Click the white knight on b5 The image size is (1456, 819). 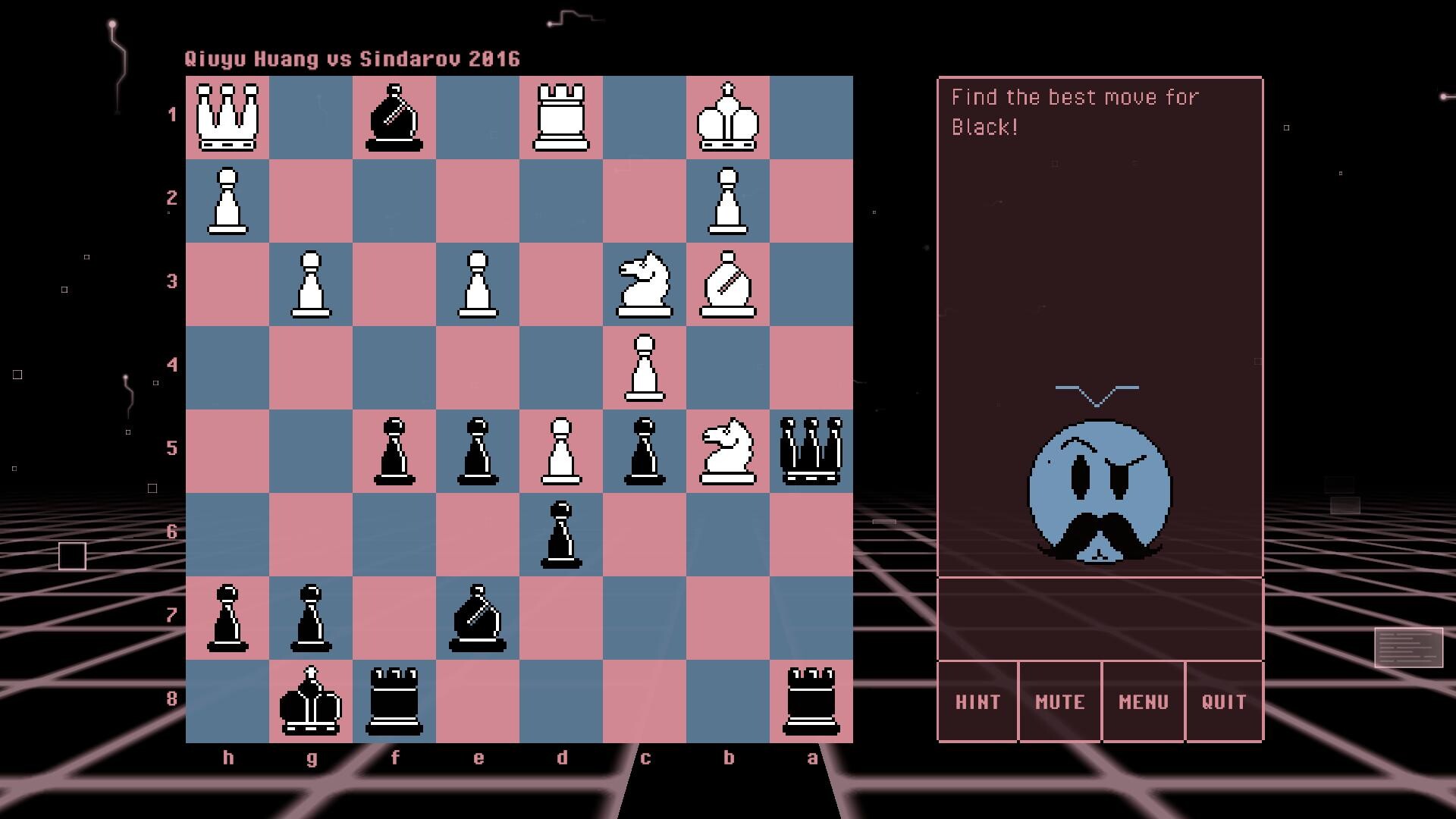(x=728, y=451)
